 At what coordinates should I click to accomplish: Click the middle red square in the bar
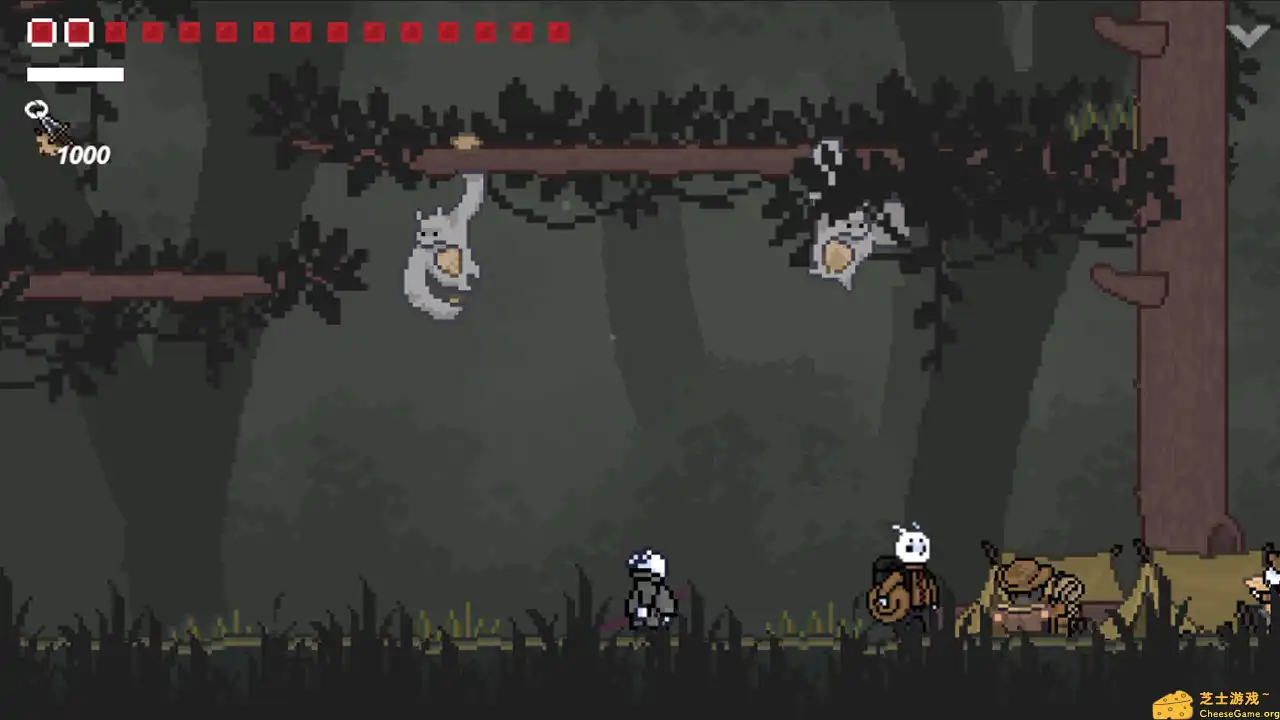click(301, 33)
